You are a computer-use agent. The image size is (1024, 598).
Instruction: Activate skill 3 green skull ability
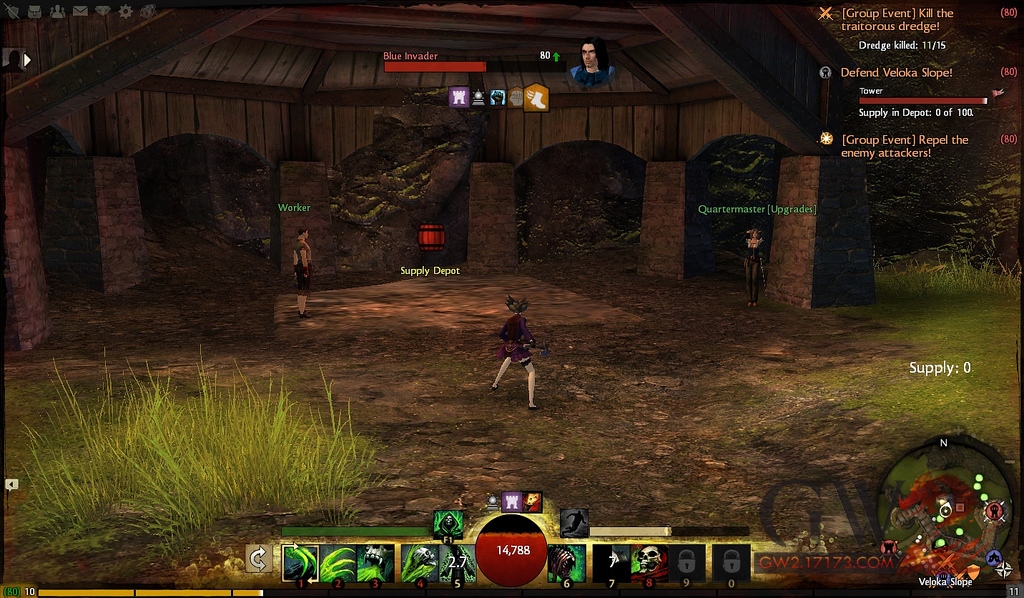tap(376, 563)
